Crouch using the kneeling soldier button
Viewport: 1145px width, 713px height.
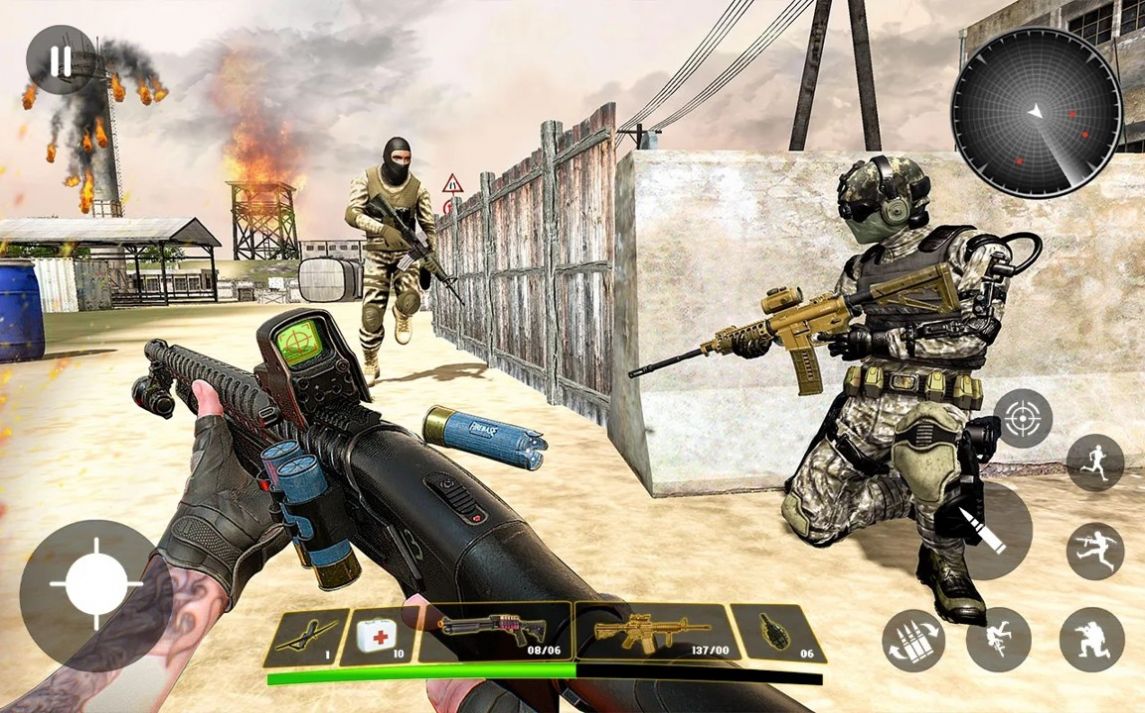click(1091, 639)
